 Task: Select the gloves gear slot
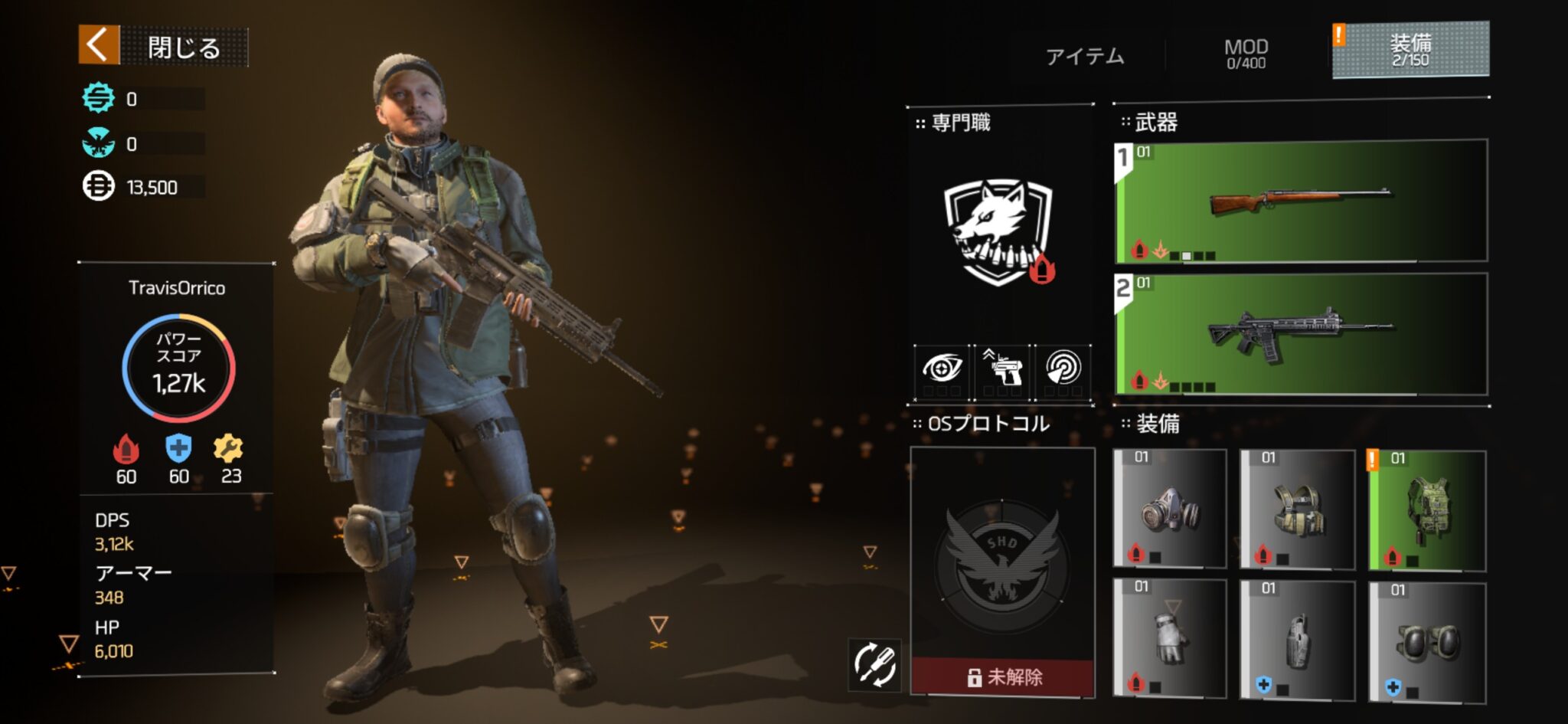coord(1169,640)
